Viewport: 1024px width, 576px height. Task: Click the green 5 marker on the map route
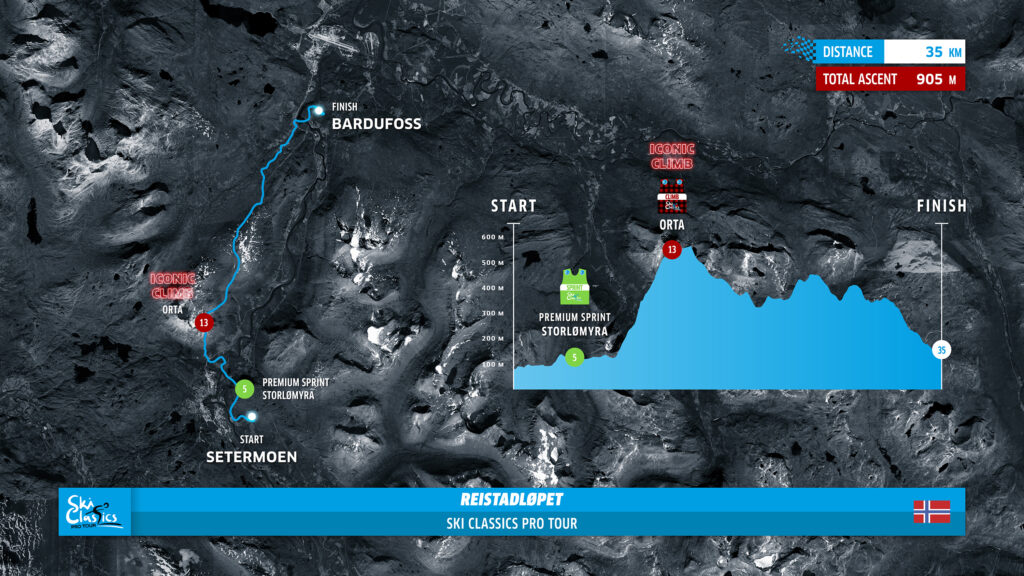[244, 390]
